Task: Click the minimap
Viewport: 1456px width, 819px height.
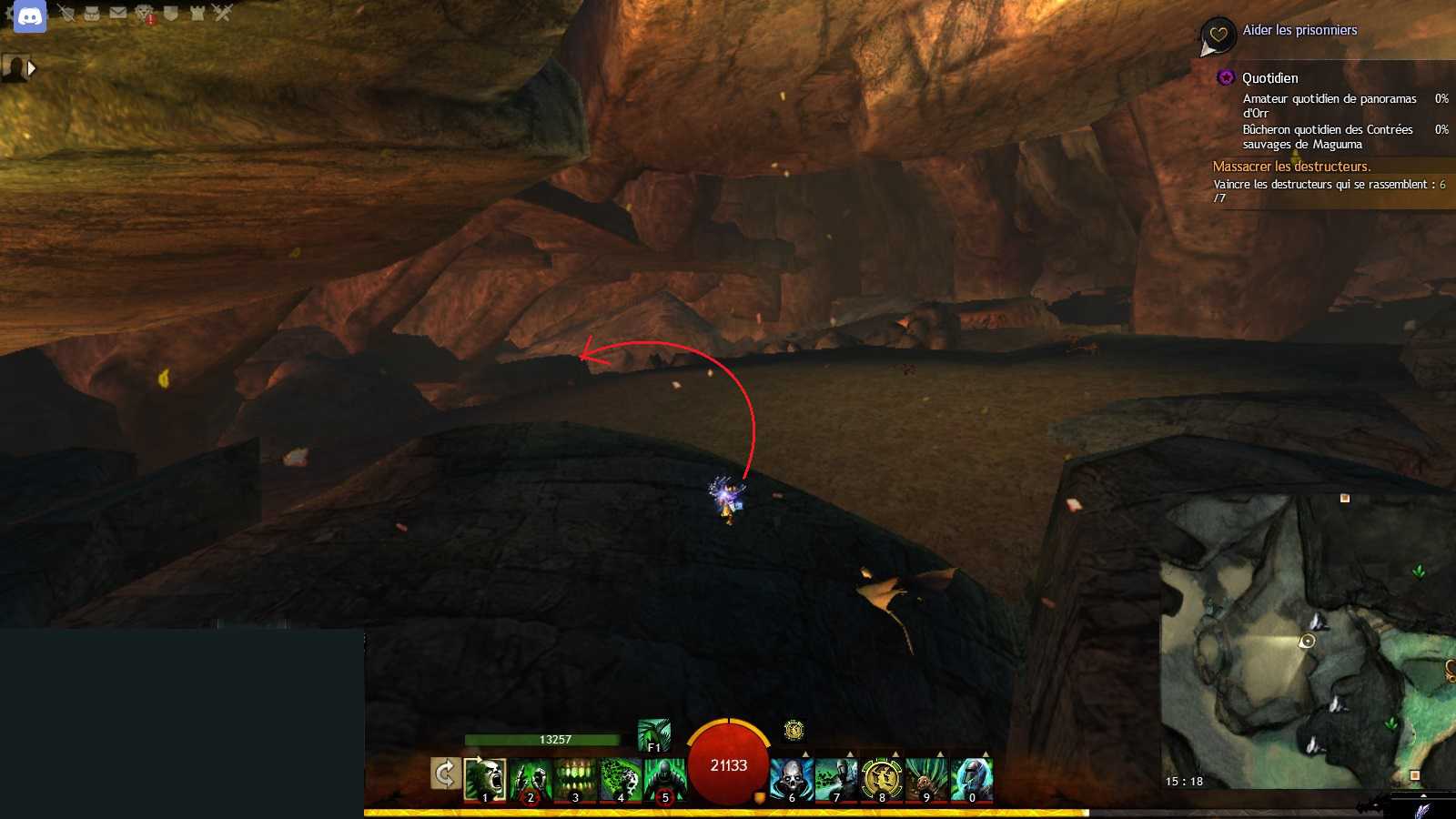Action: click(x=1308, y=642)
